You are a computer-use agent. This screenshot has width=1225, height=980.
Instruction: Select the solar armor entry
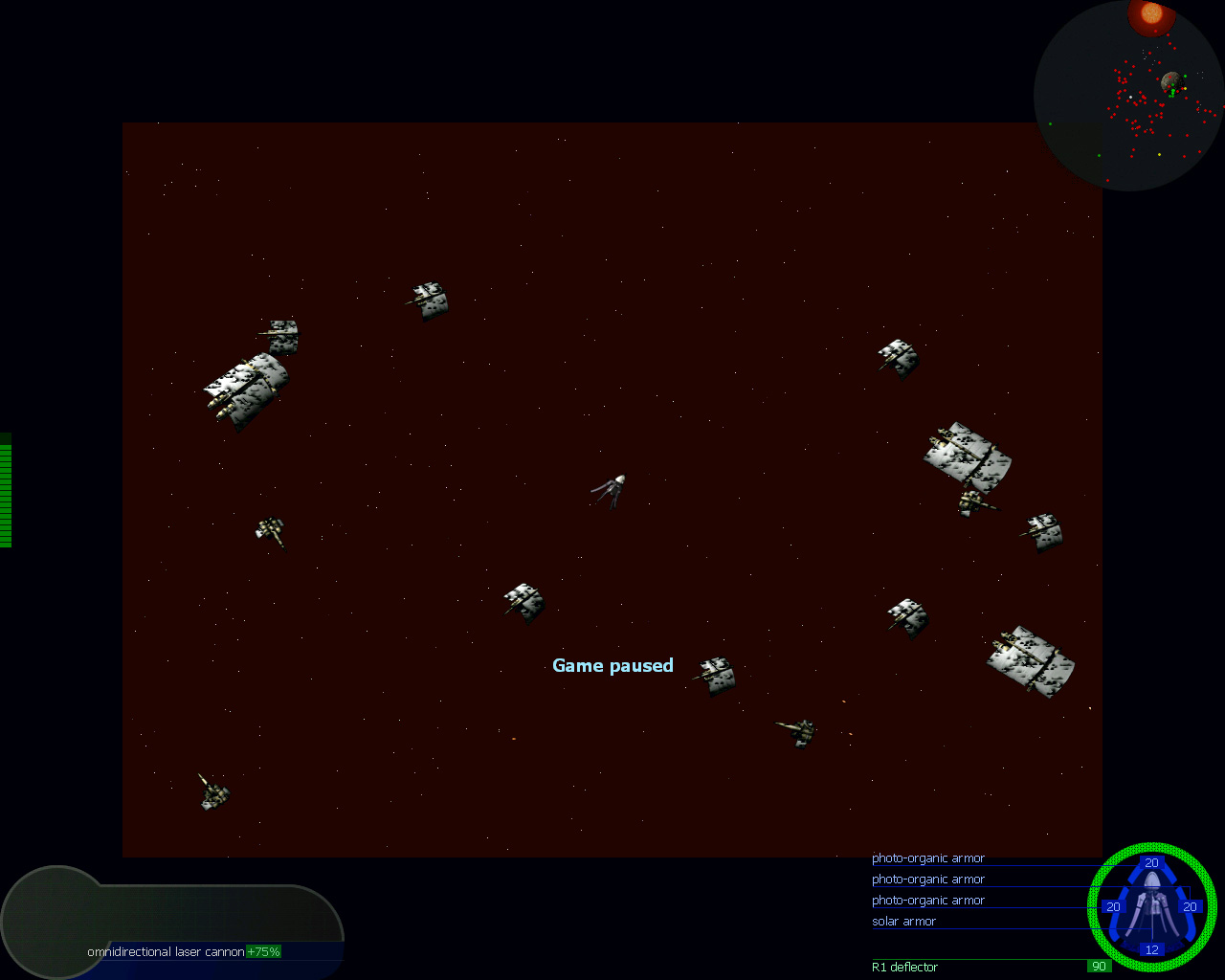tap(903, 922)
